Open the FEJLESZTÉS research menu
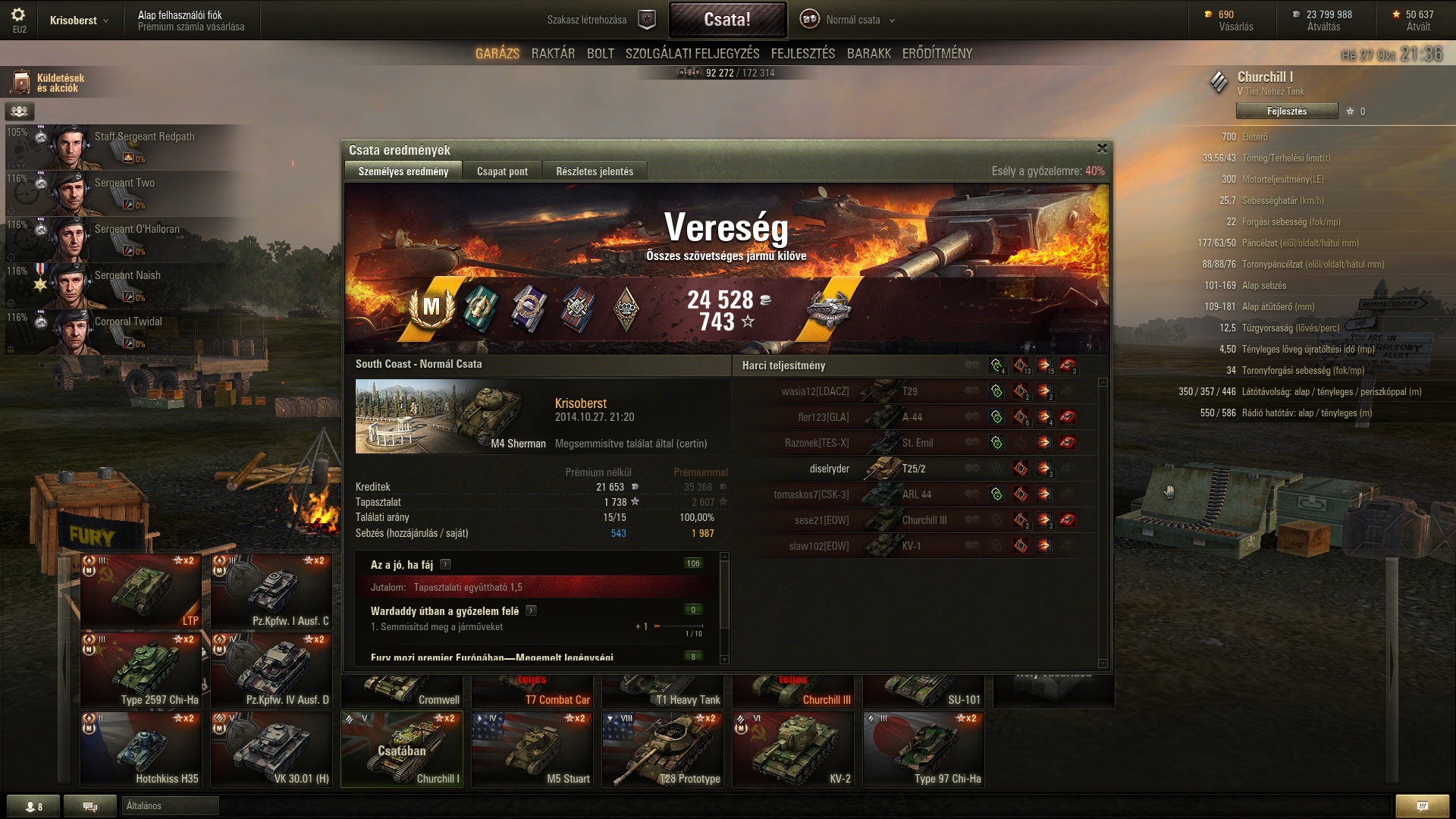The height and width of the screenshot is (819, 1456). [802, 54]
